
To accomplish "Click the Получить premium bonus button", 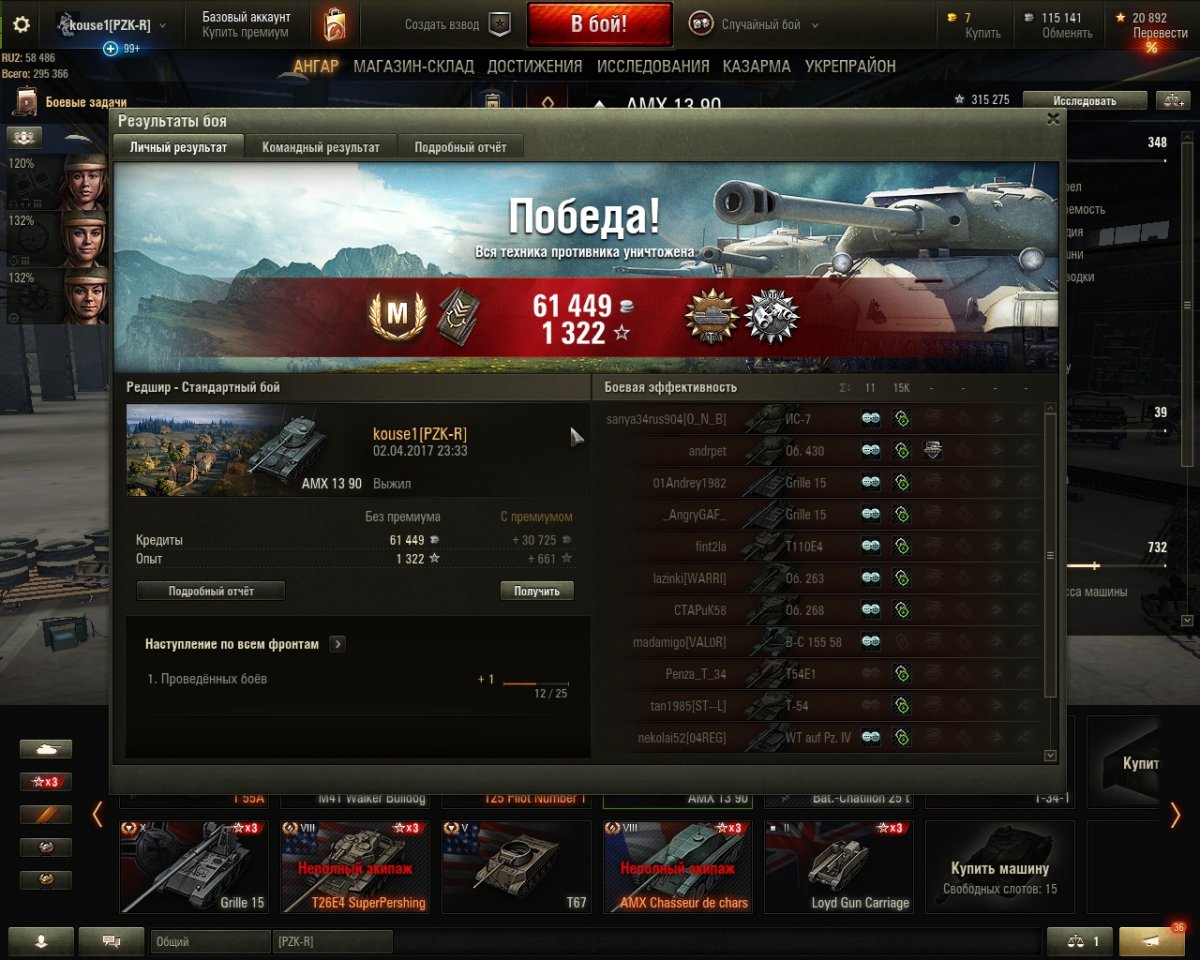I will tap(537, 591).
